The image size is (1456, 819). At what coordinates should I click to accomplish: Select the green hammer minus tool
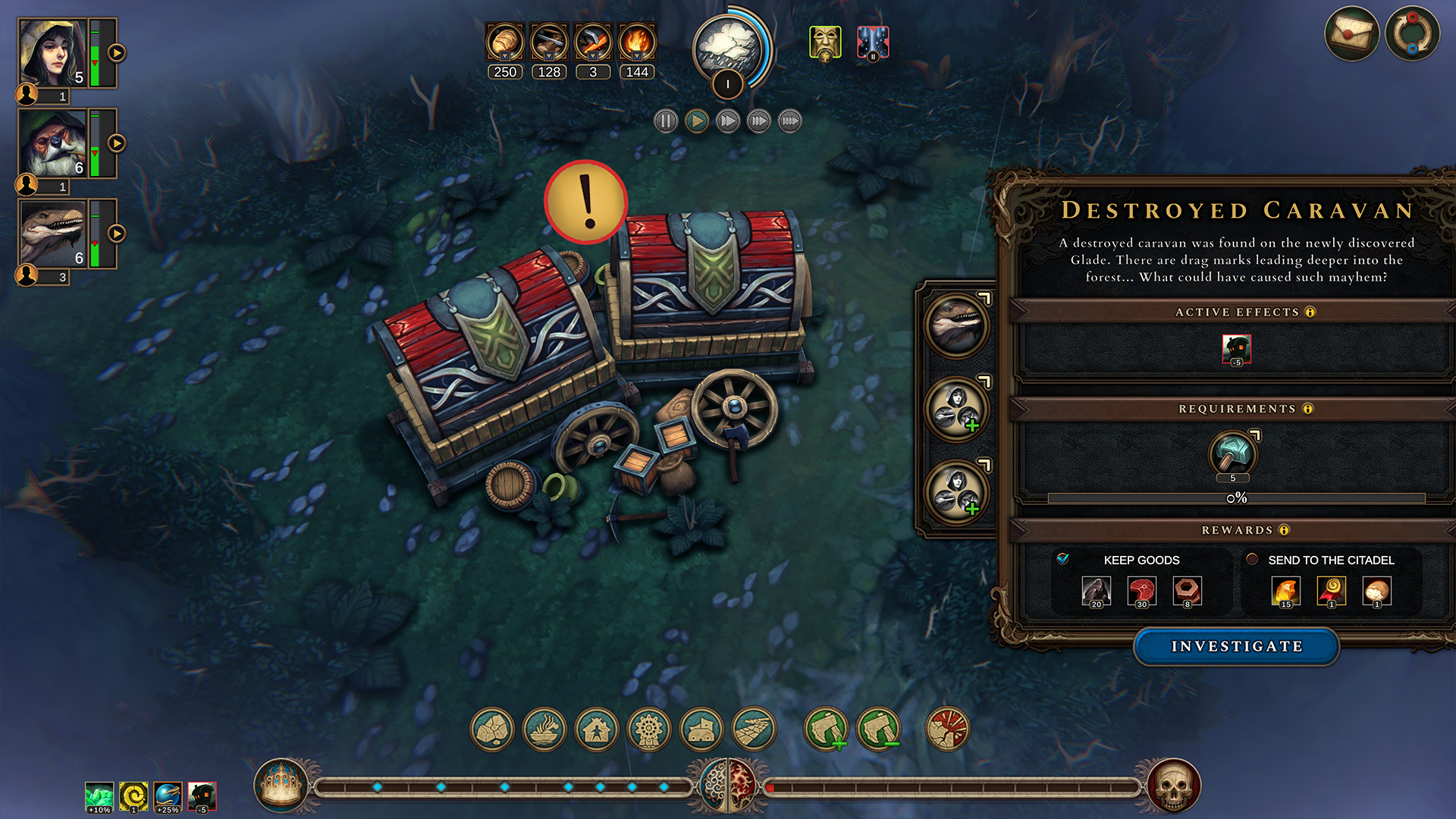pos(878,730)
